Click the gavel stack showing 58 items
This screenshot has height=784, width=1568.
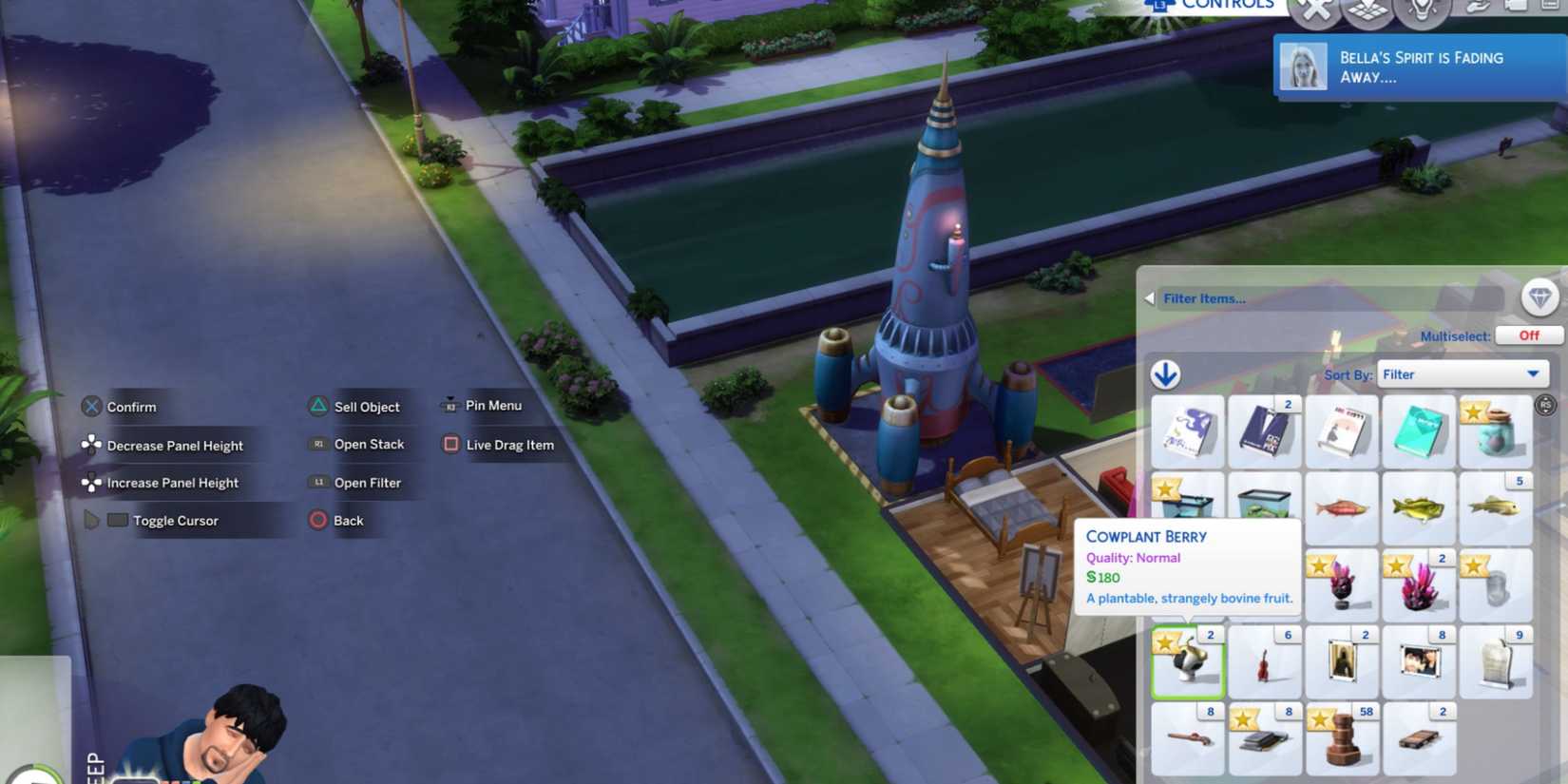tap(1342, 738)
